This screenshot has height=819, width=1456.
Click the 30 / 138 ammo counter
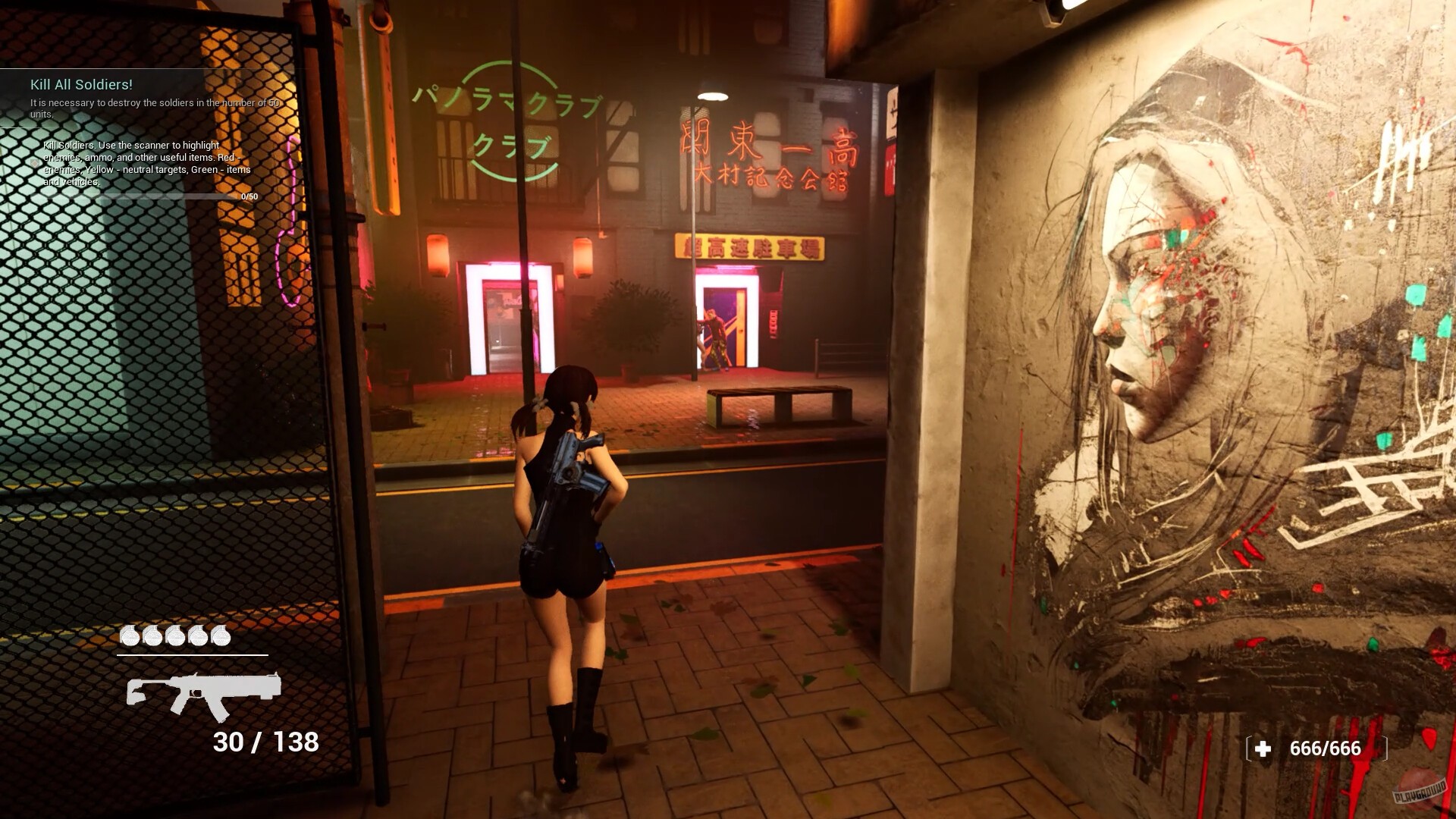[265, 743]
